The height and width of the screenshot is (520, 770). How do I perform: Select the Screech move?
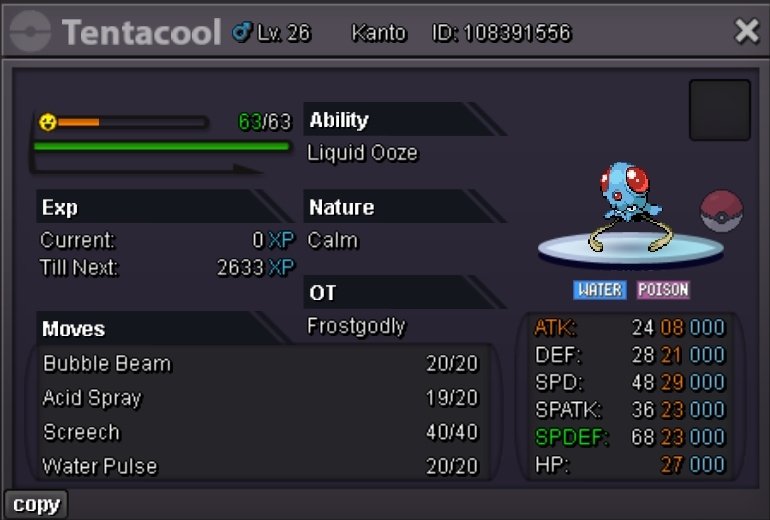click(x=260, y=432)
